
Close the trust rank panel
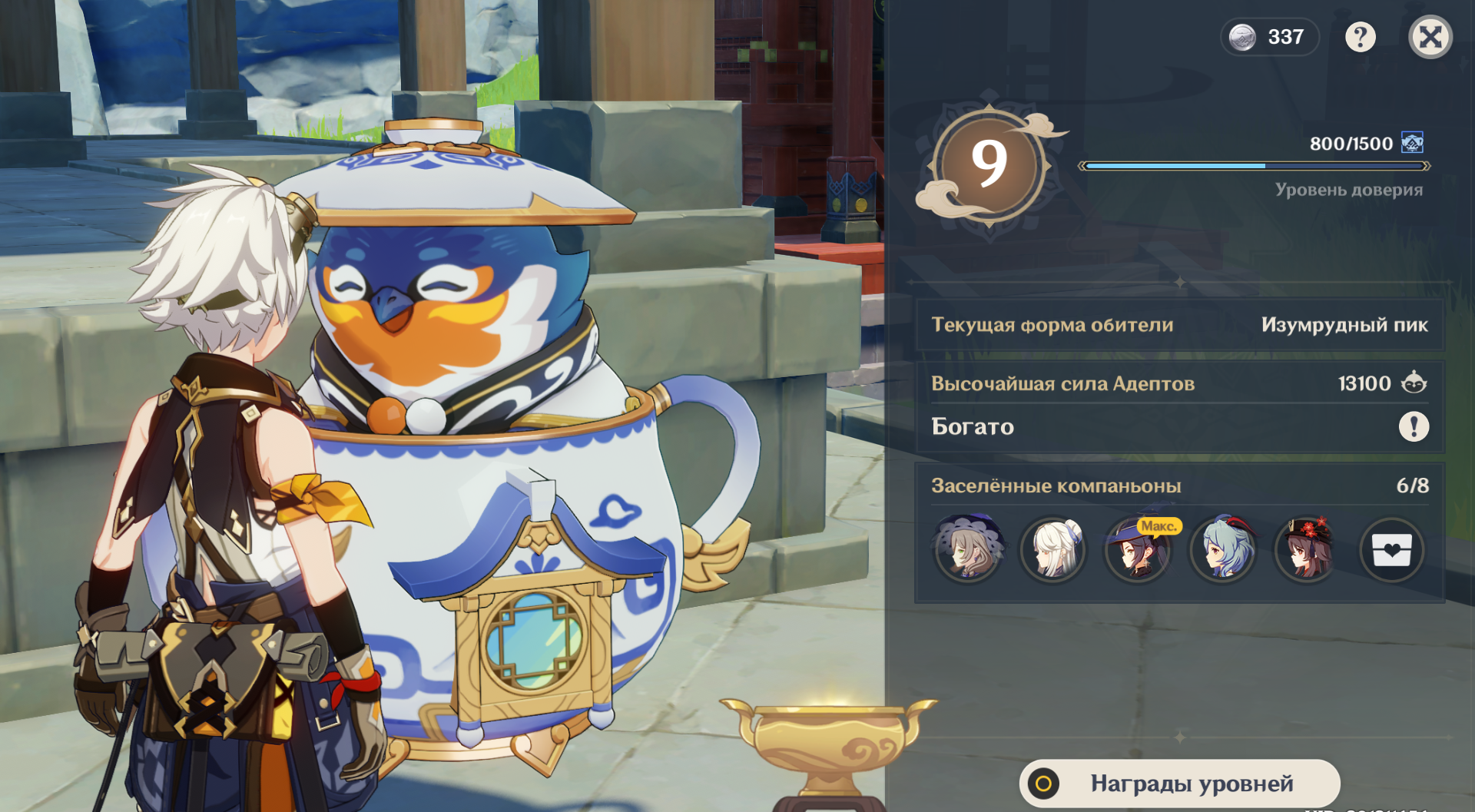point(1430,37)
